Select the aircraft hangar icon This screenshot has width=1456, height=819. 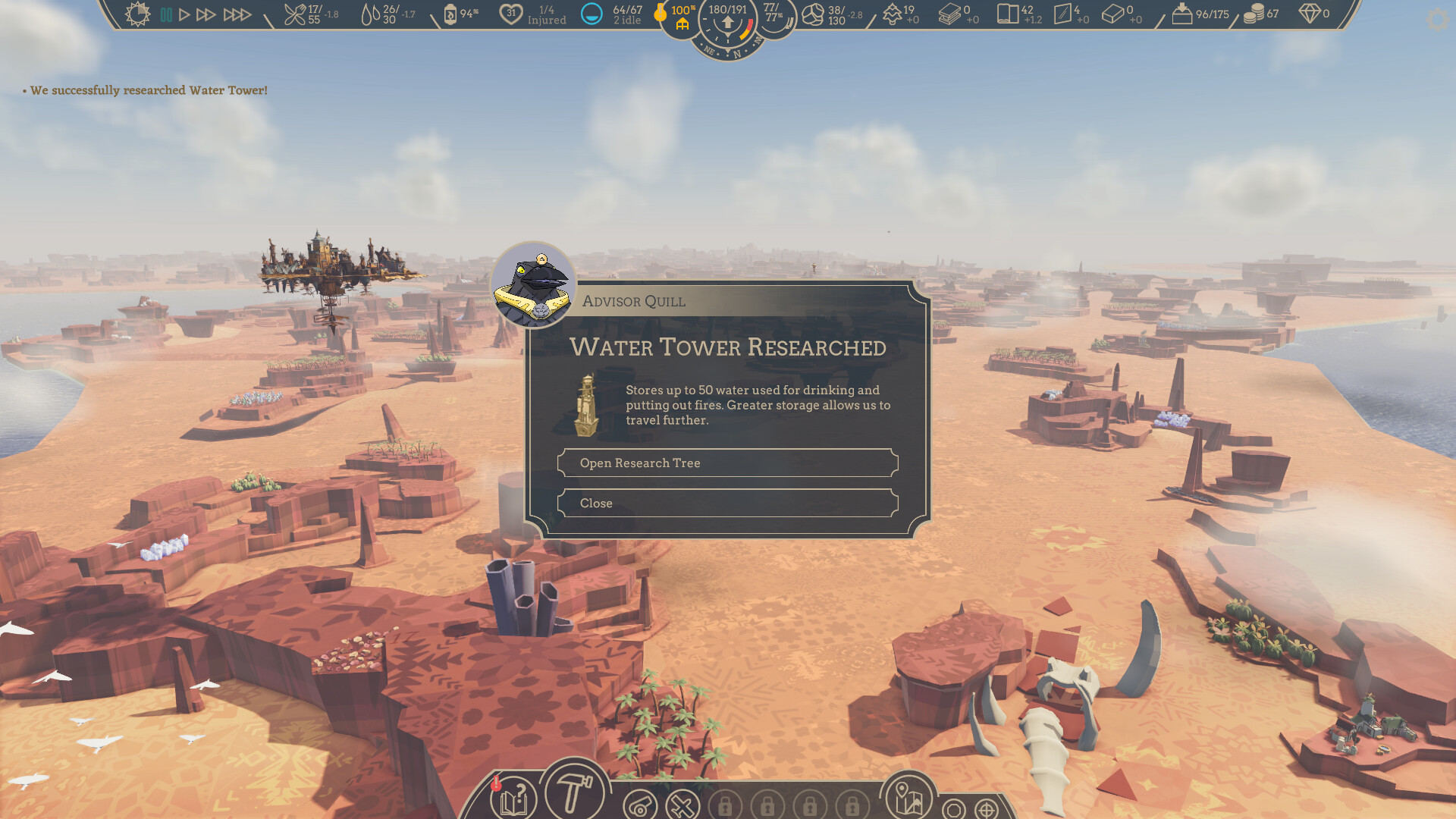683,805
